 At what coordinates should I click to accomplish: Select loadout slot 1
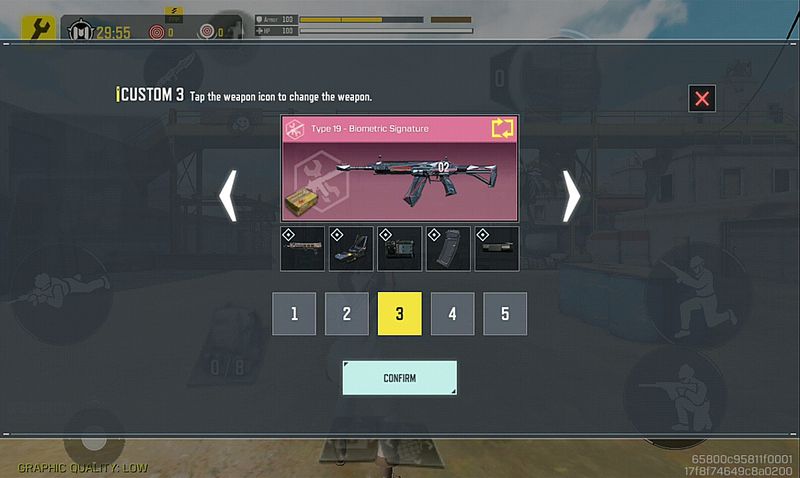(294, 314)
